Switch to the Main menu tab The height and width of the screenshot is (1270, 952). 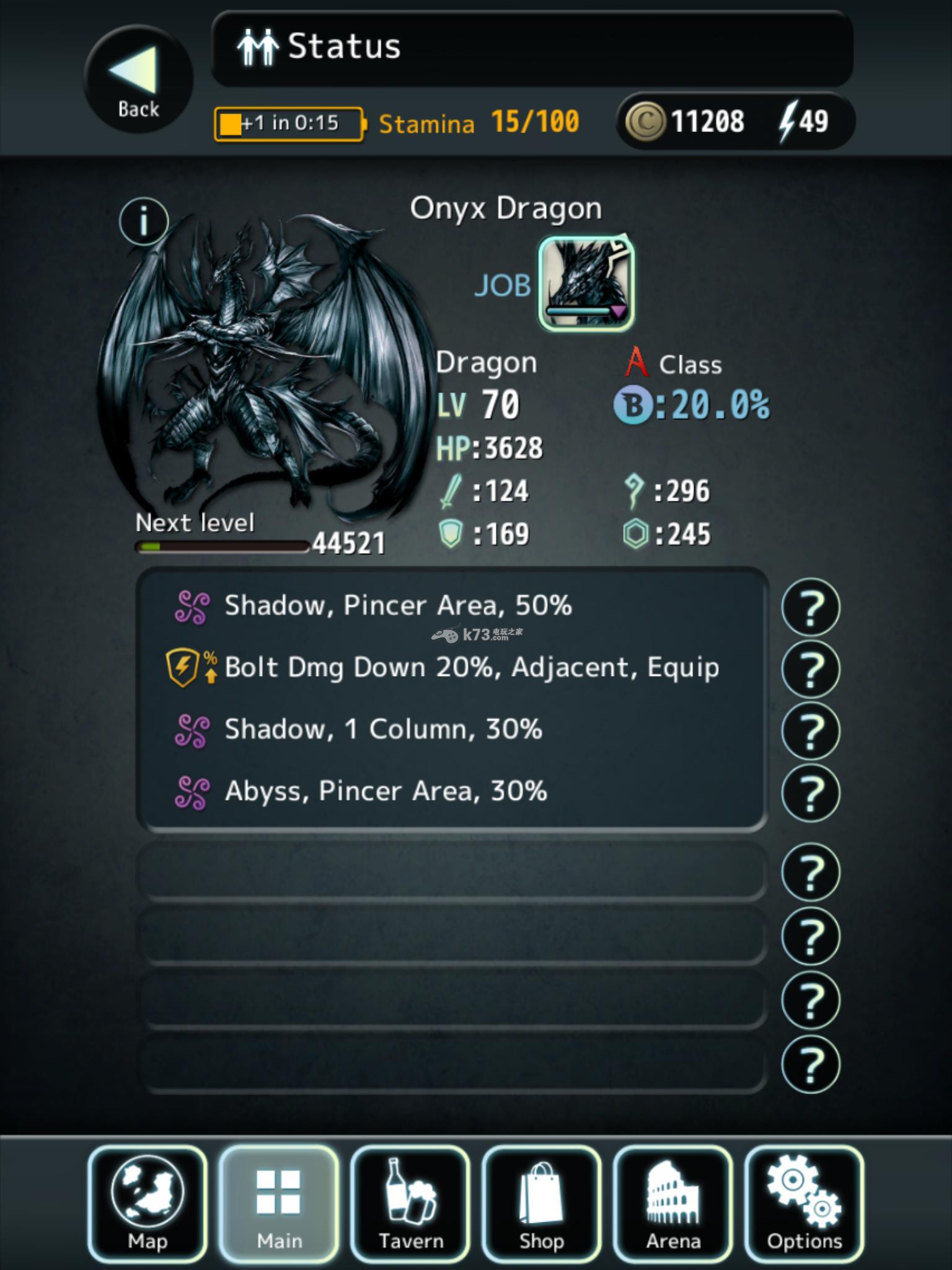click(x=279, y=1204)
